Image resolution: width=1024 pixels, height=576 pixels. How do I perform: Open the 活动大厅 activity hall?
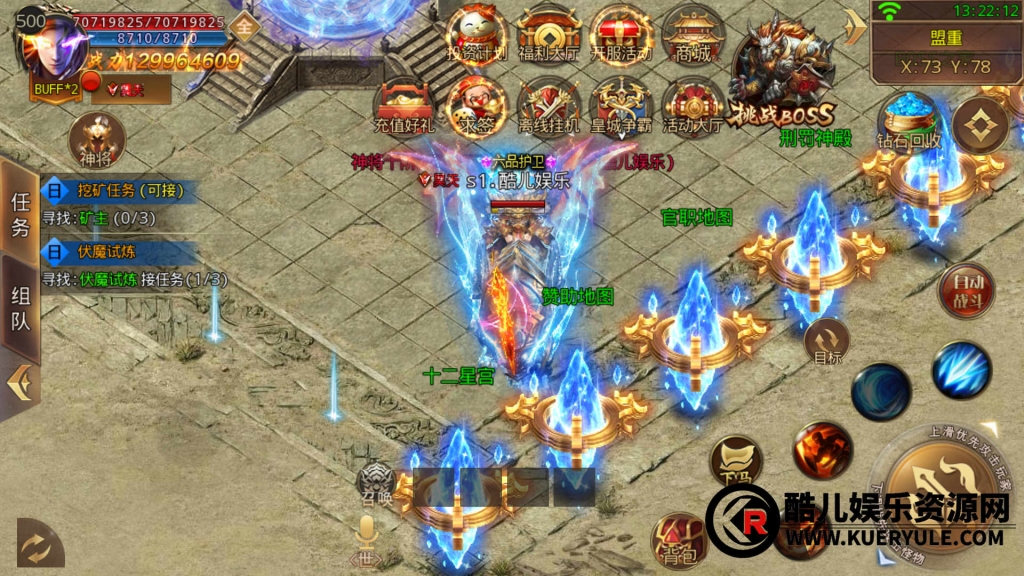click(x=692, y=105)
